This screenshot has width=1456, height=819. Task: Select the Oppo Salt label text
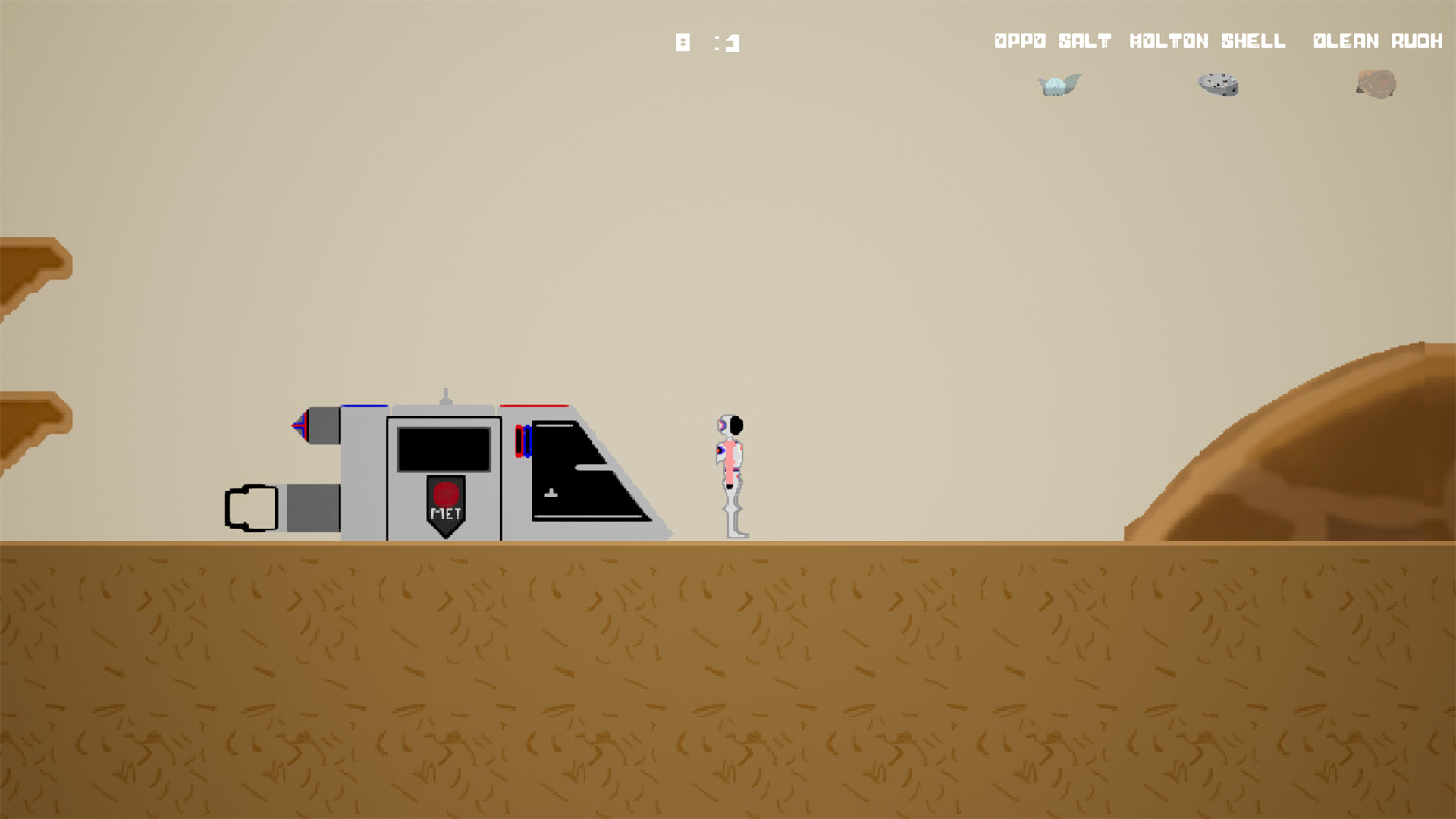pyautogui.click(x=1053, y=41)
